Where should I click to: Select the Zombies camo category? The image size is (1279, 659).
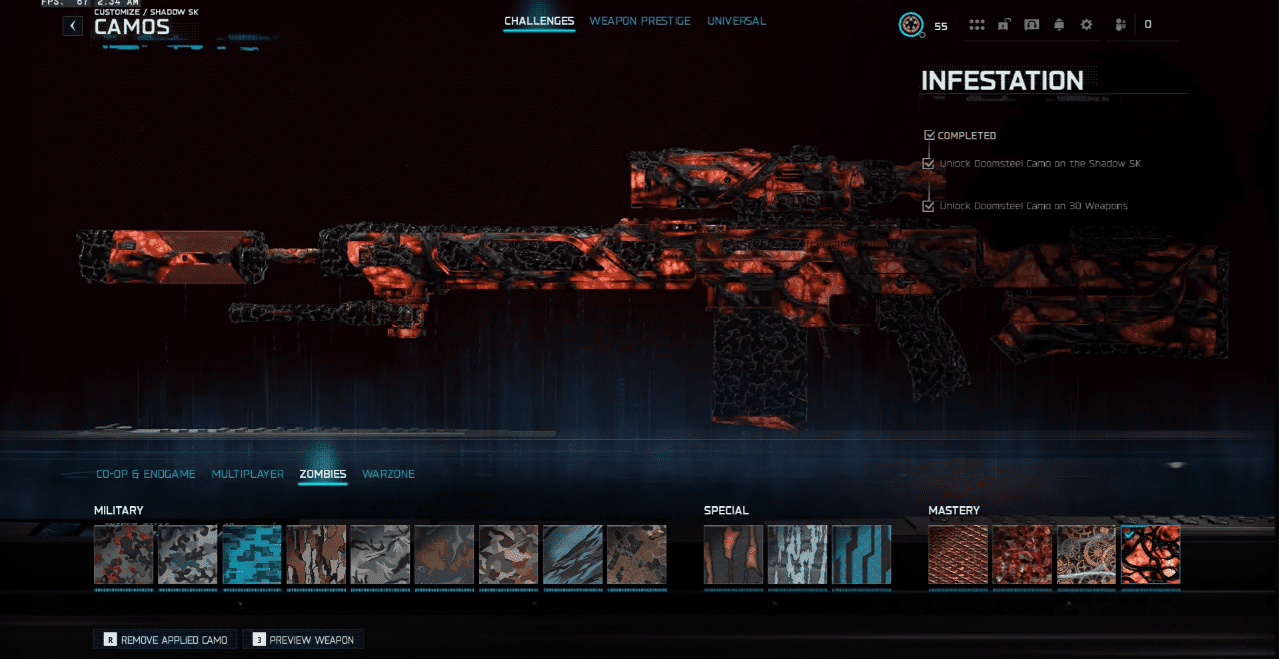(323, 474)
